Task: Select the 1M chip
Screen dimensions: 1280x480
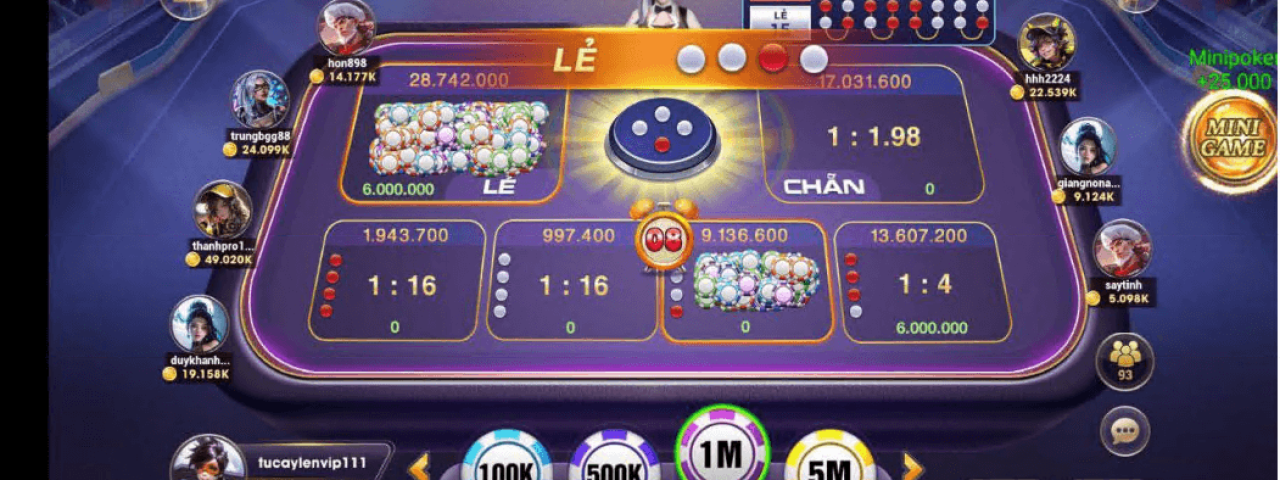Action: (721, 450)
